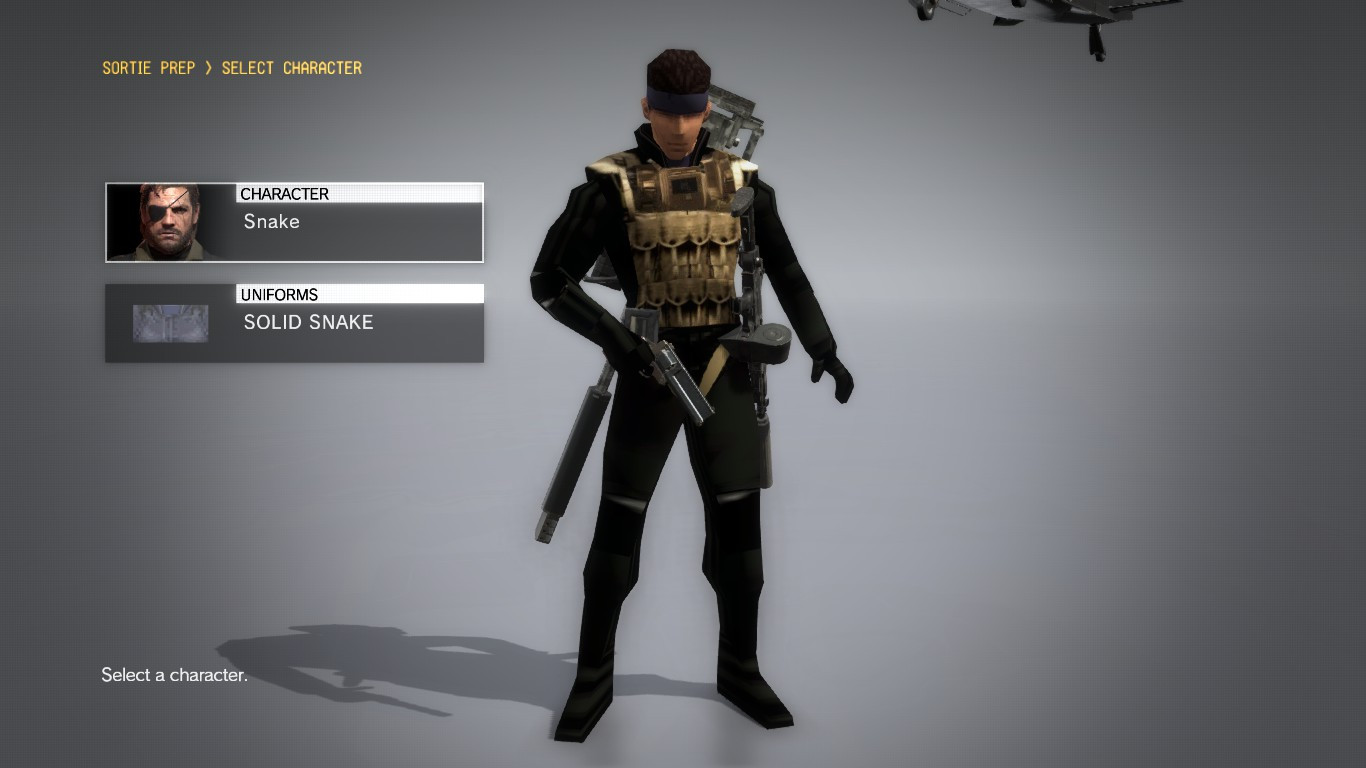Toggle selection of the CHARACTER entry labeled Snake
The width and height of the screenshot is (1366, 768).
pos(293,221)
